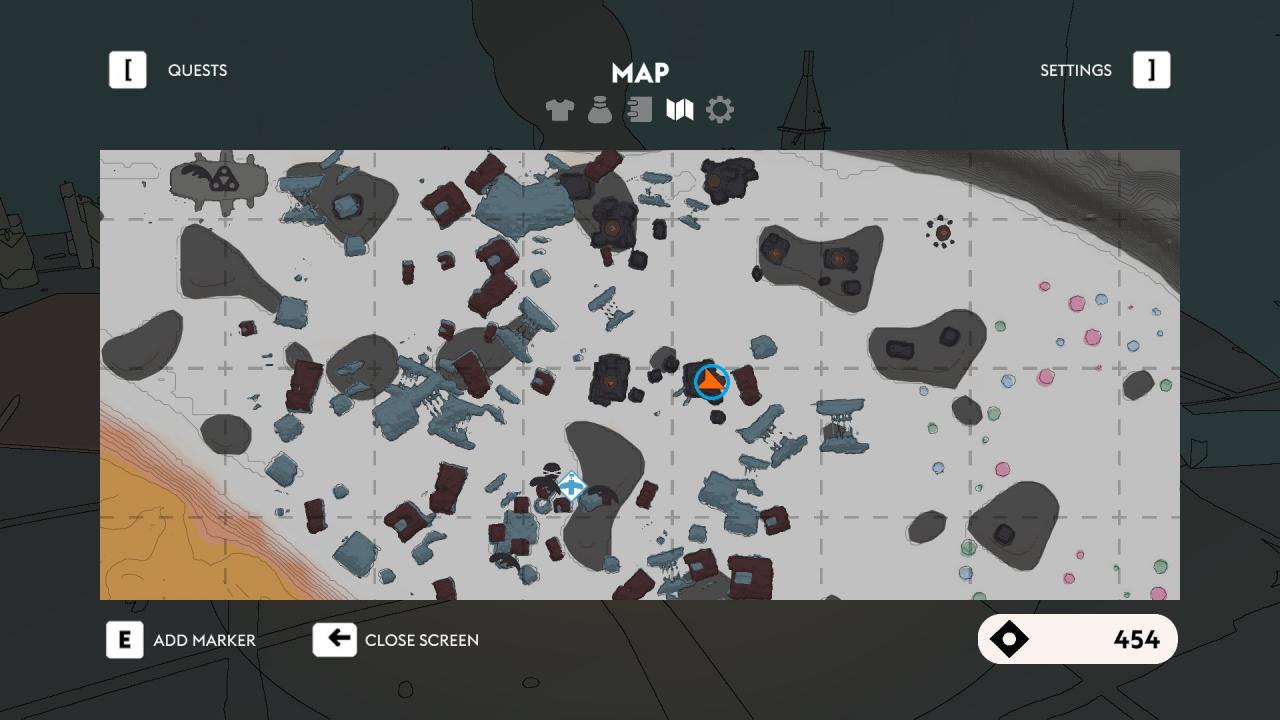Image resolution: width=1280 pixels, height=720 pixels.
Task: Switch to the shirt outfit tab
Action: (560, 110)
